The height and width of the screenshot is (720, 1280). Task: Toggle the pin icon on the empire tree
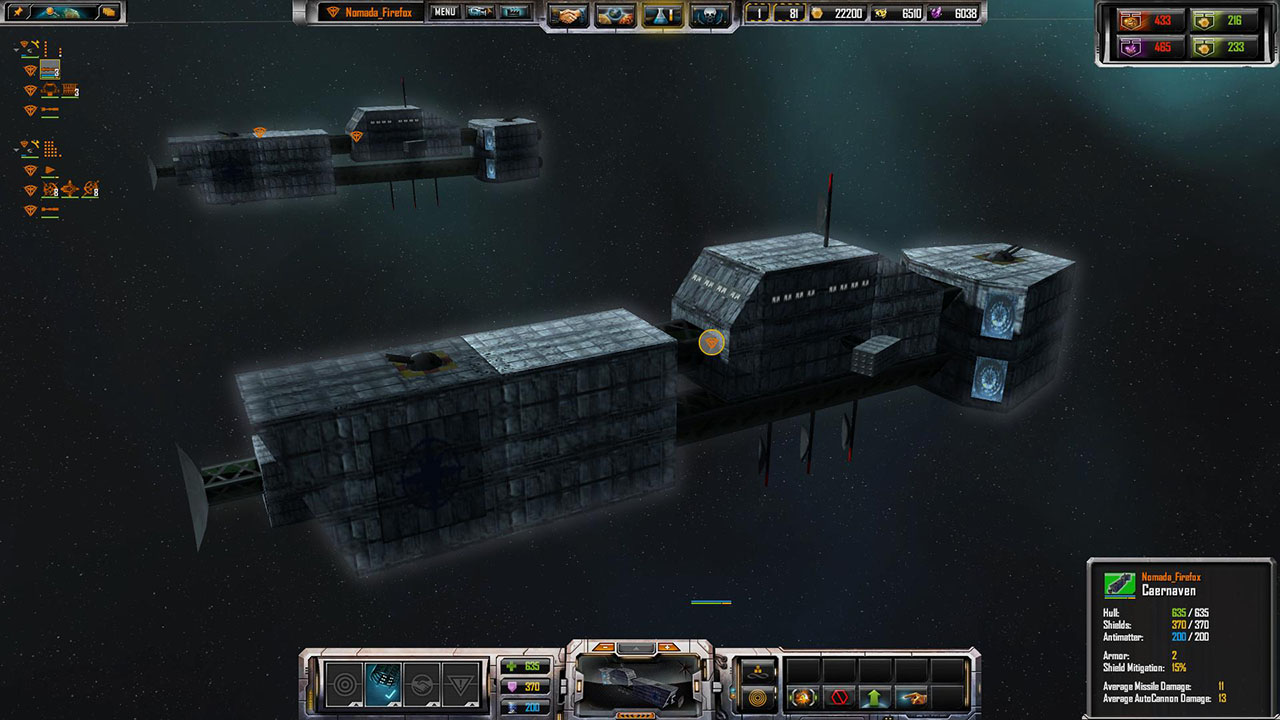[x=18, y=12]
